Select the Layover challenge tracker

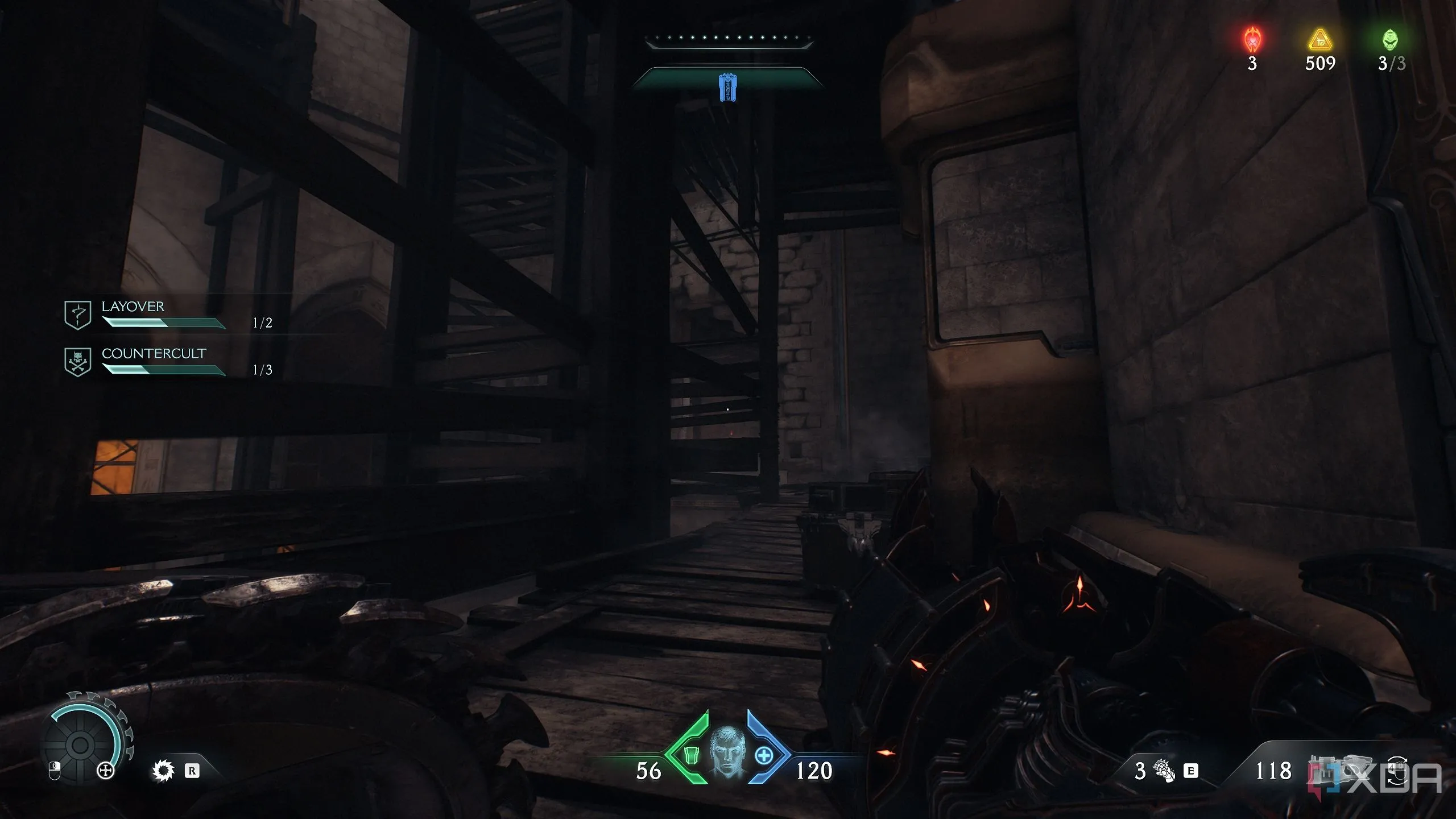pos(165,315)
